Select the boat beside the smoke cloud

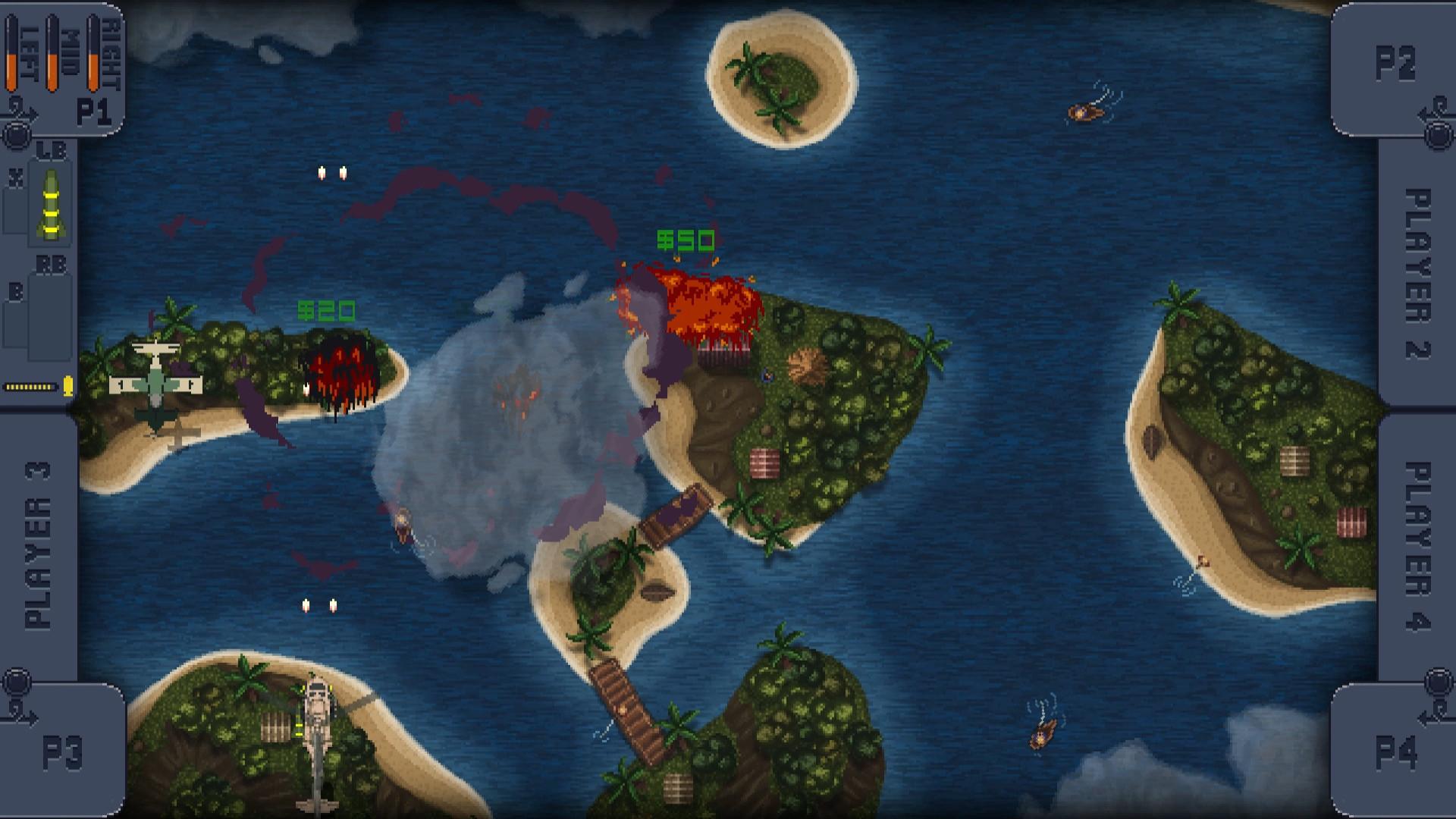402,523
